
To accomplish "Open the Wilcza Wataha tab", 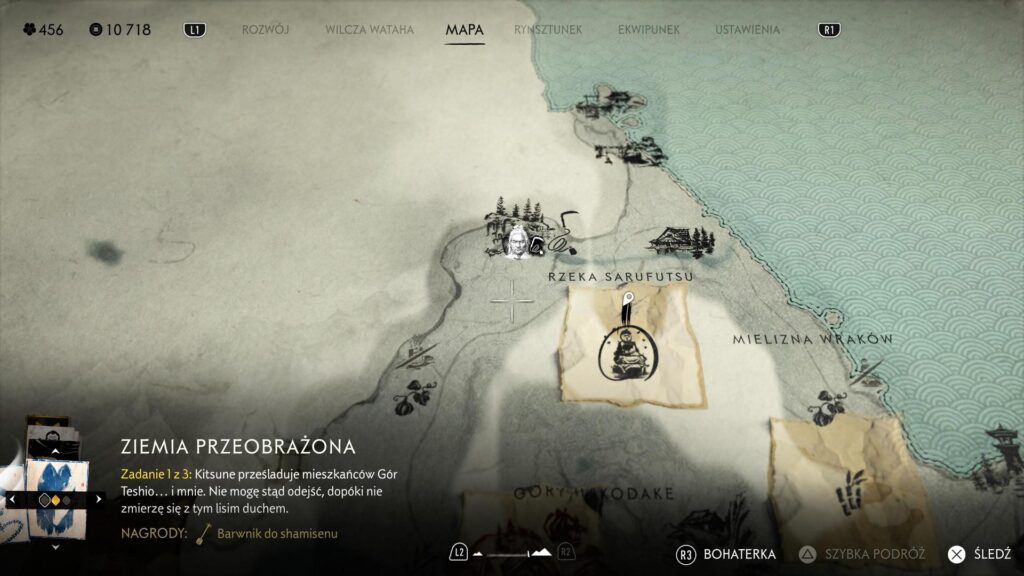I will (369, 30).
